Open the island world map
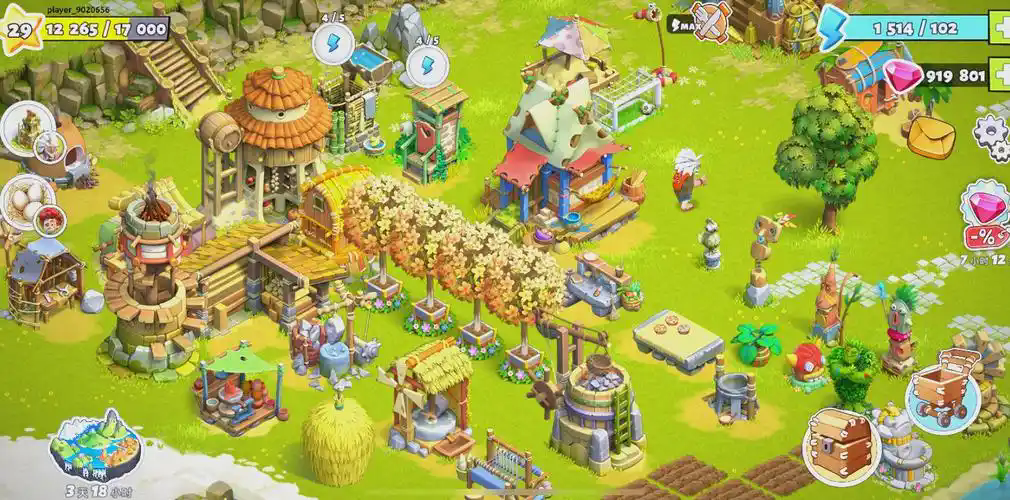Image resolution: width=1010 pixels, height=500 pixels. [x=84, y=446]
